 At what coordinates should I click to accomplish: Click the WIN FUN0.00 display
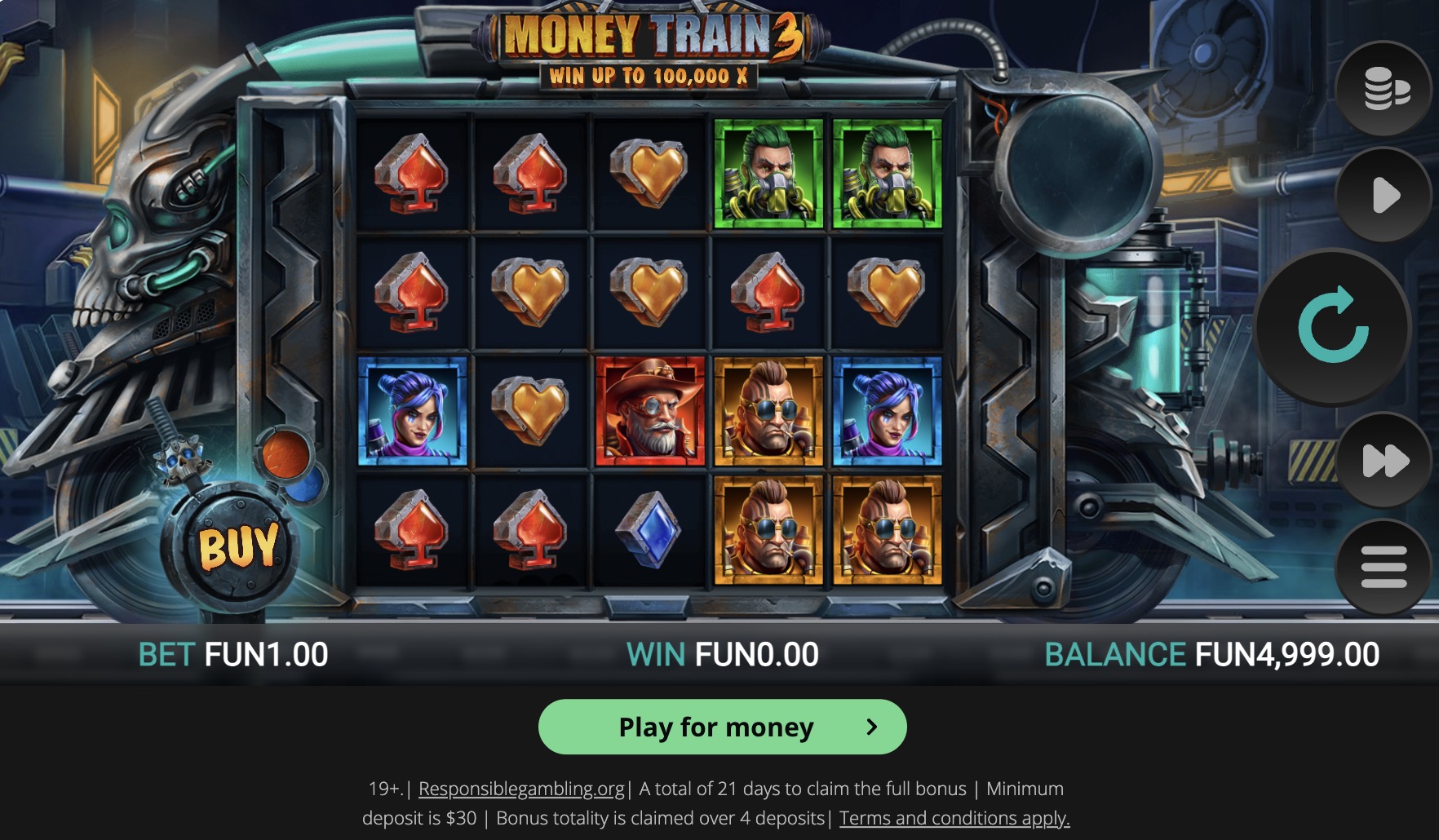(720, 652)
